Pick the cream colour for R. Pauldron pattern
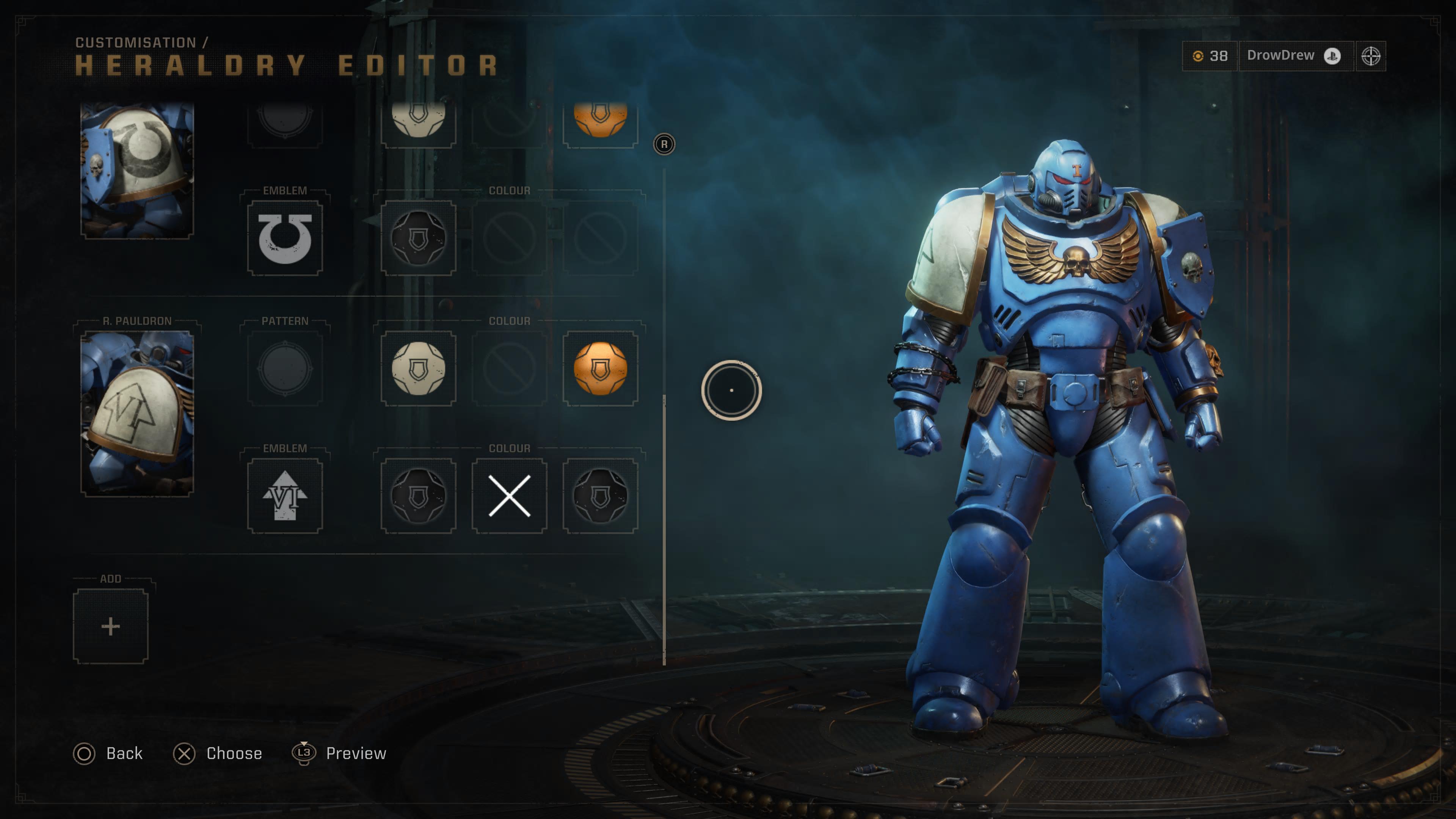 [418, 369]
